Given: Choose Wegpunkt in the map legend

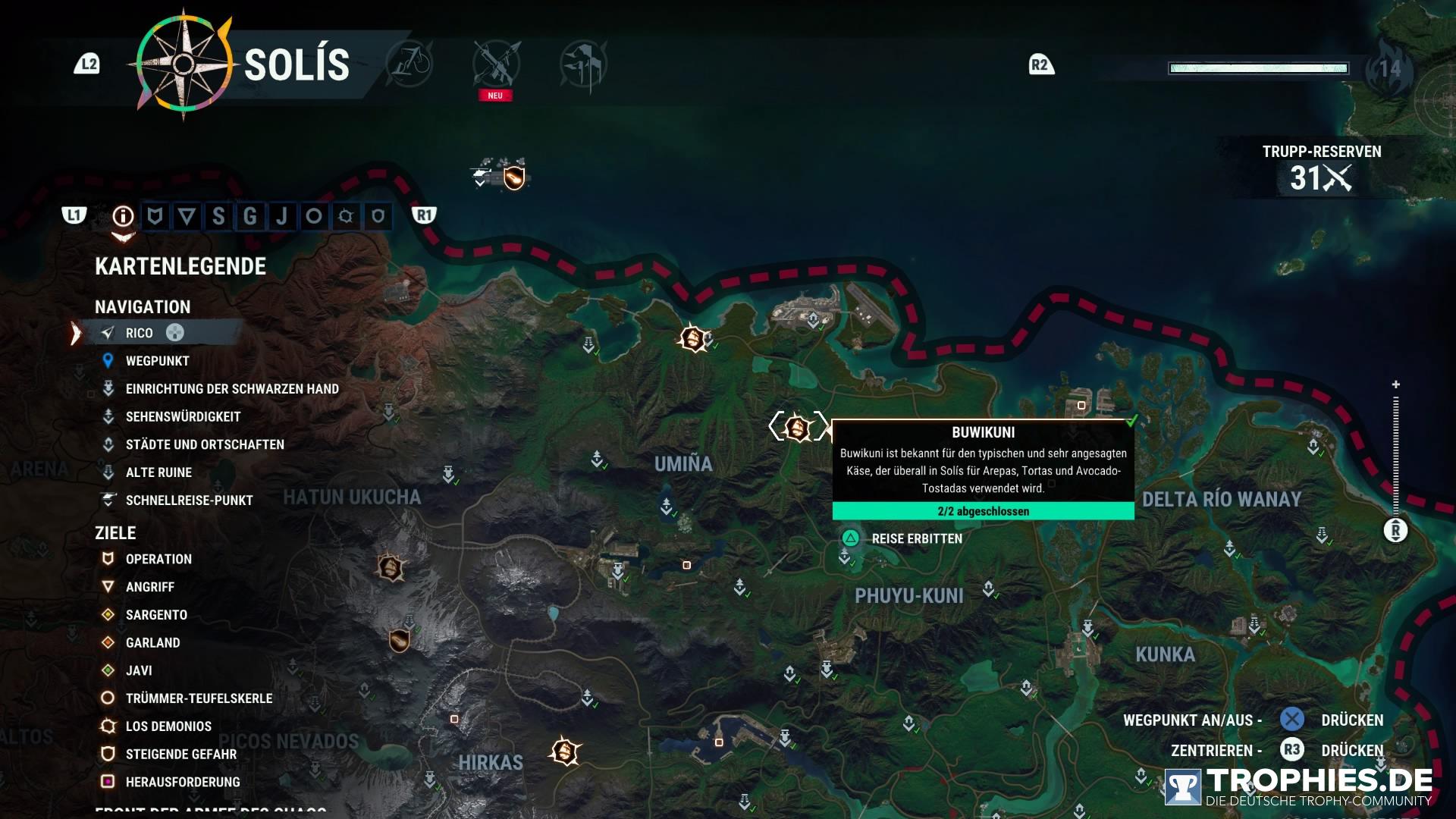Looking at the screenshot, I should pos(157,361).
